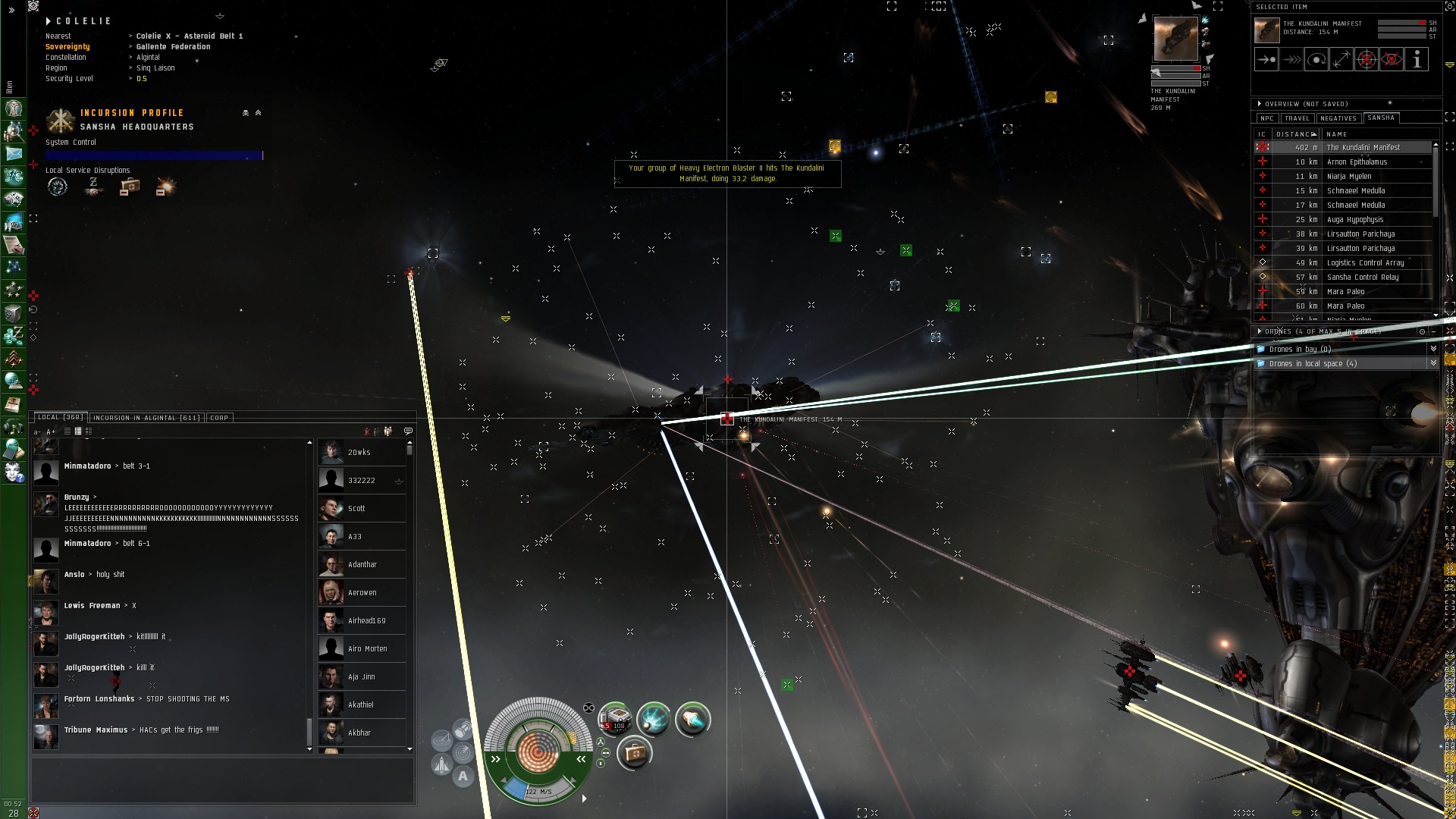
Task: Select the Negatives overview tab
Action: point(1338,118)
